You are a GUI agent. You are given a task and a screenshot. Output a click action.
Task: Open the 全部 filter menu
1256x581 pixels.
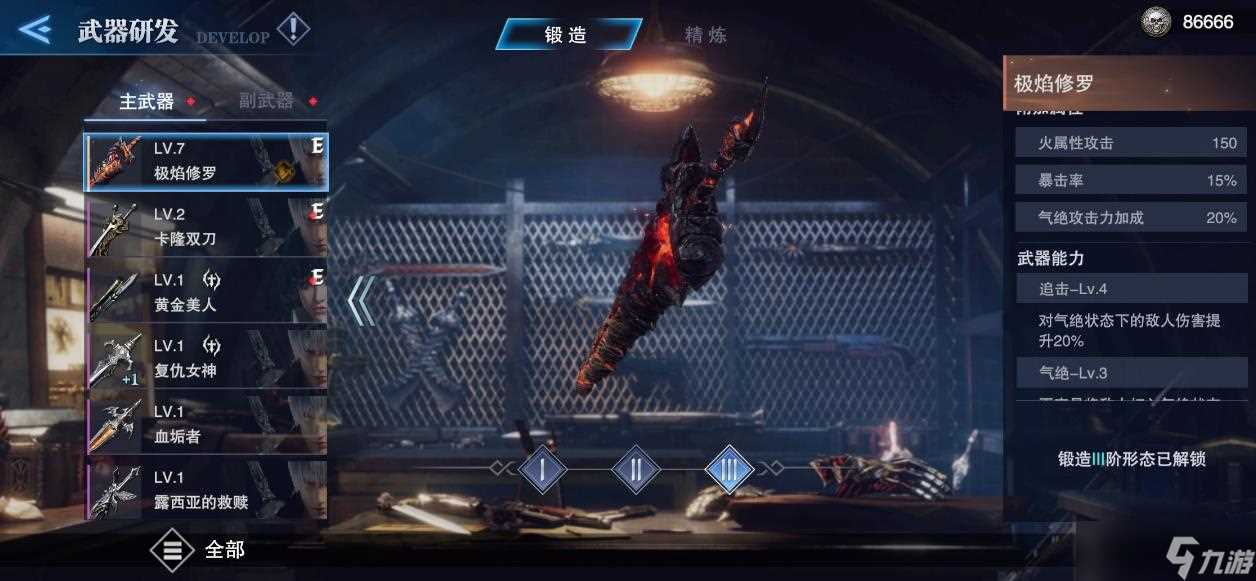coord(198,550)
